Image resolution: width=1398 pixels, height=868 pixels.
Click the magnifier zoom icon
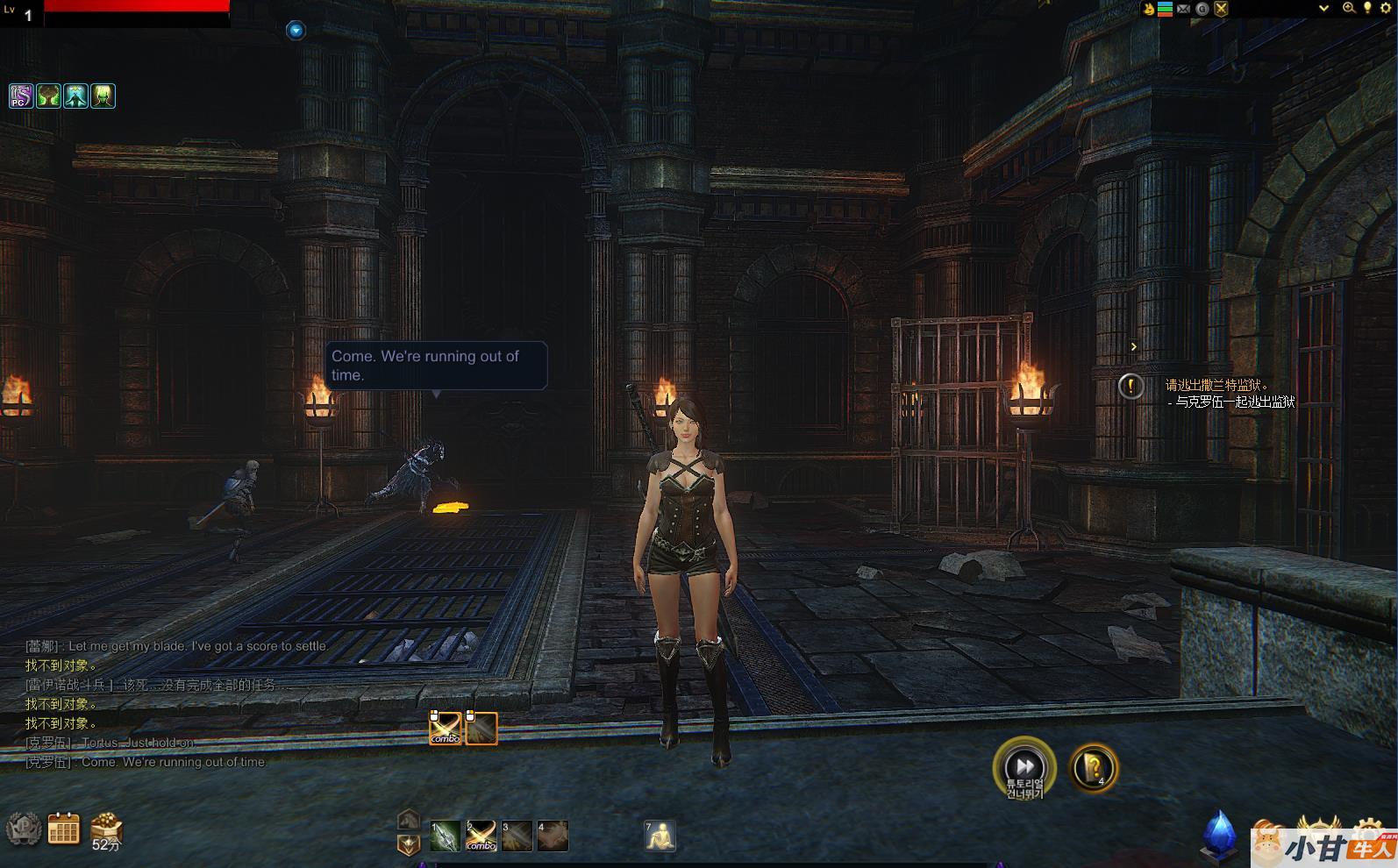1348,8
